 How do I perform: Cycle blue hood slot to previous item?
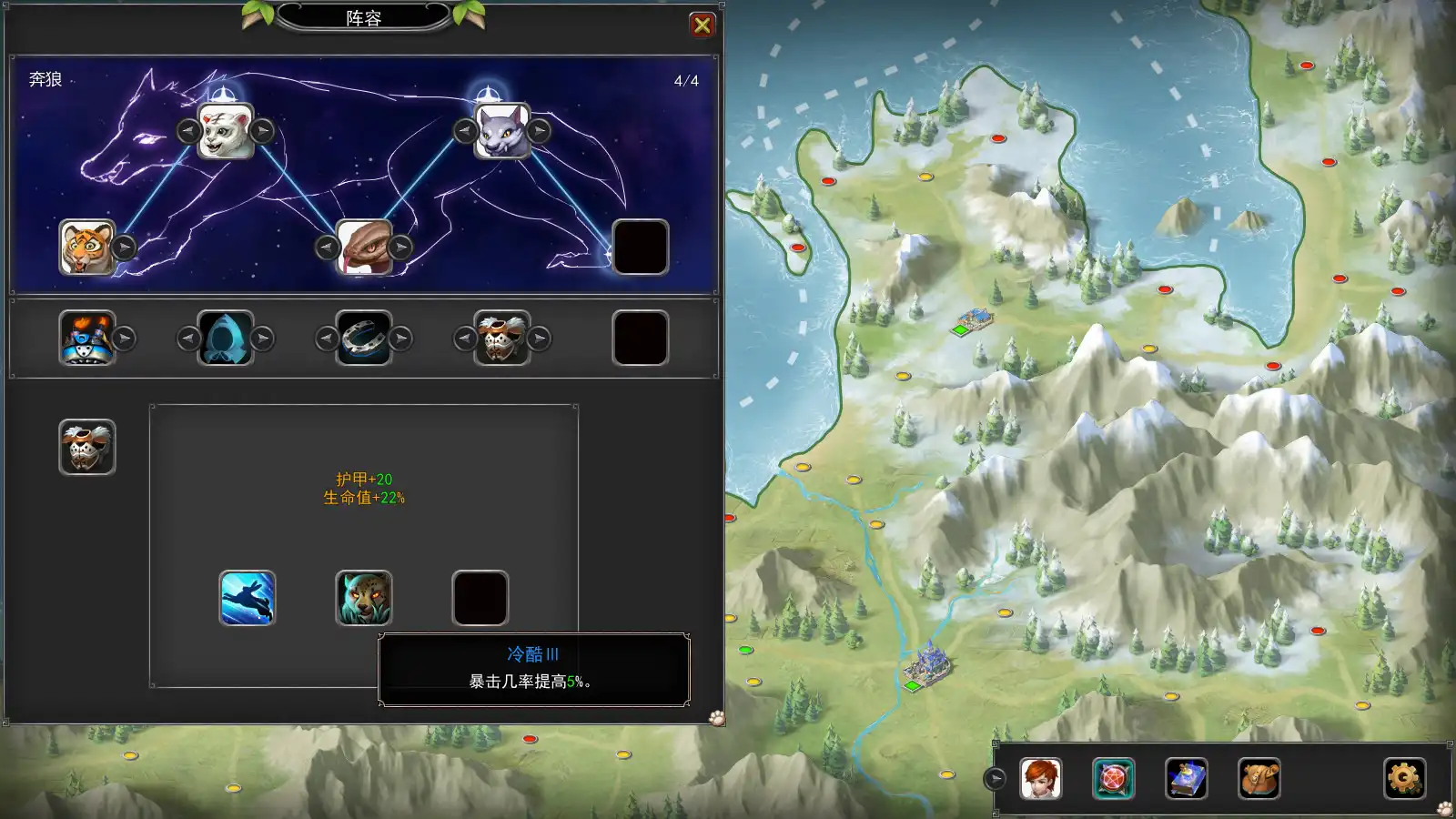pos(188,339)
